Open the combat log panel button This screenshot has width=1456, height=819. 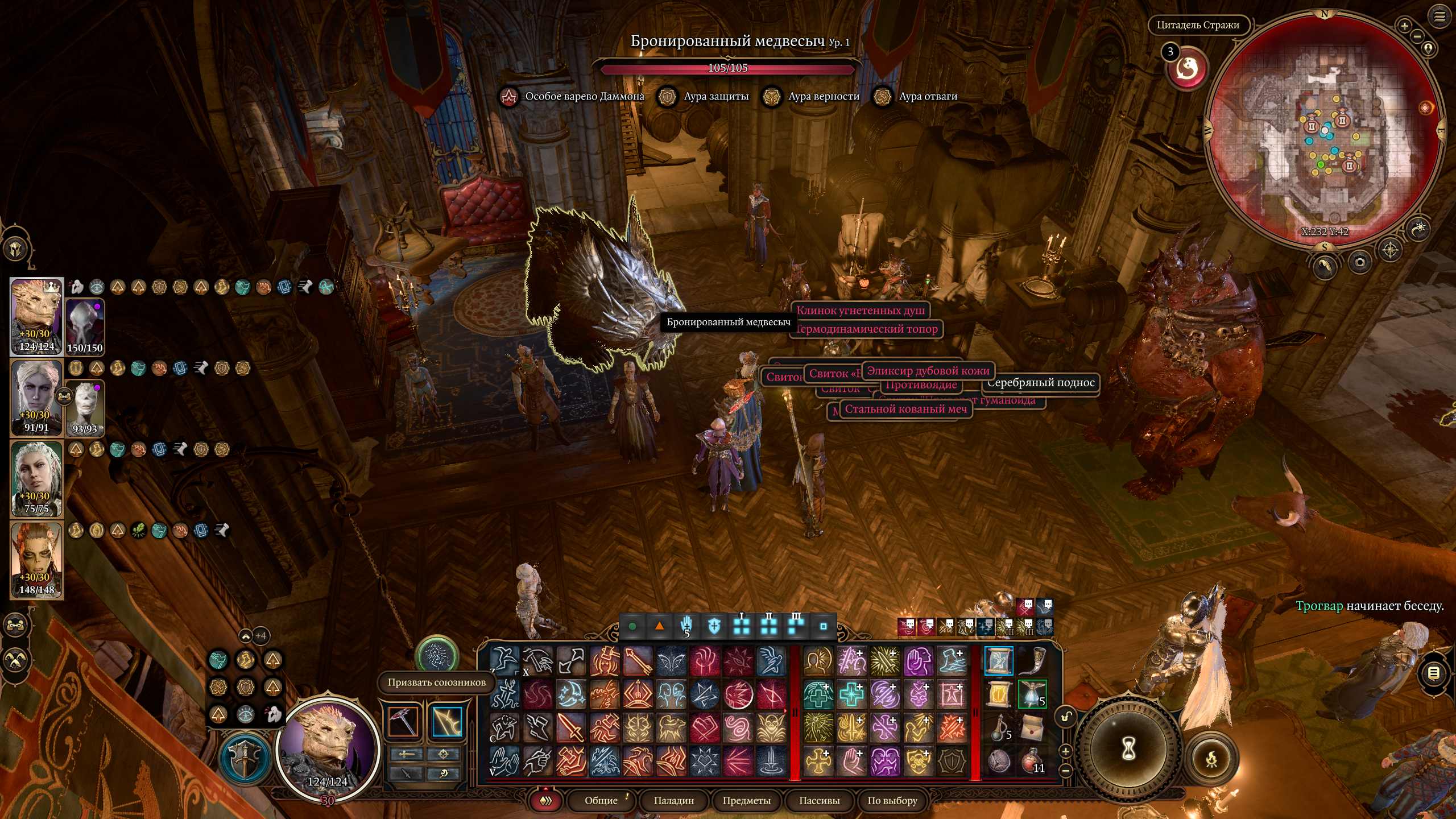(1434, 674)
